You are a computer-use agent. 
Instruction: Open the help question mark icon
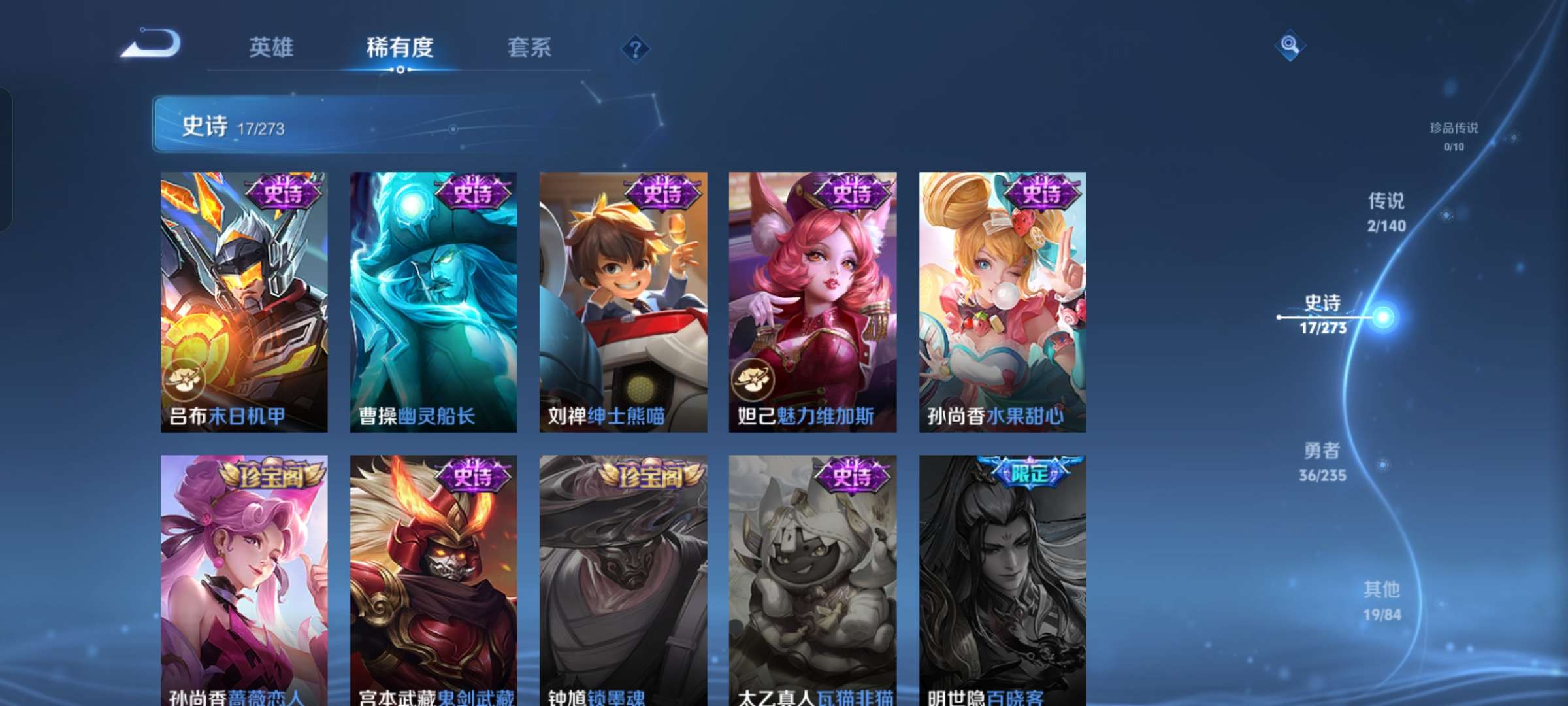click(636, 48)
